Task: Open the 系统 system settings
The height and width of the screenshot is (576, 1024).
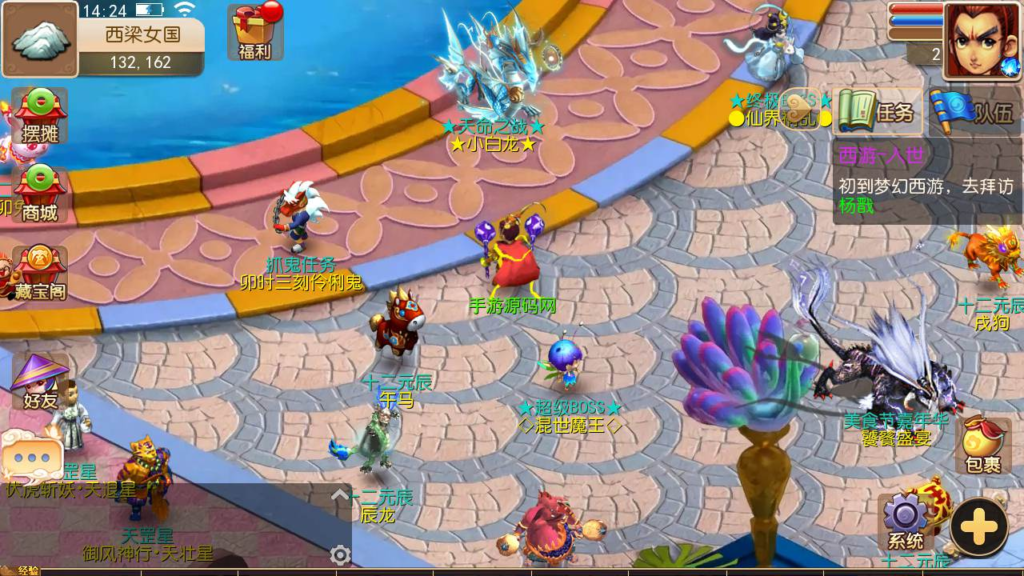Action: click(x=906, y=522)
